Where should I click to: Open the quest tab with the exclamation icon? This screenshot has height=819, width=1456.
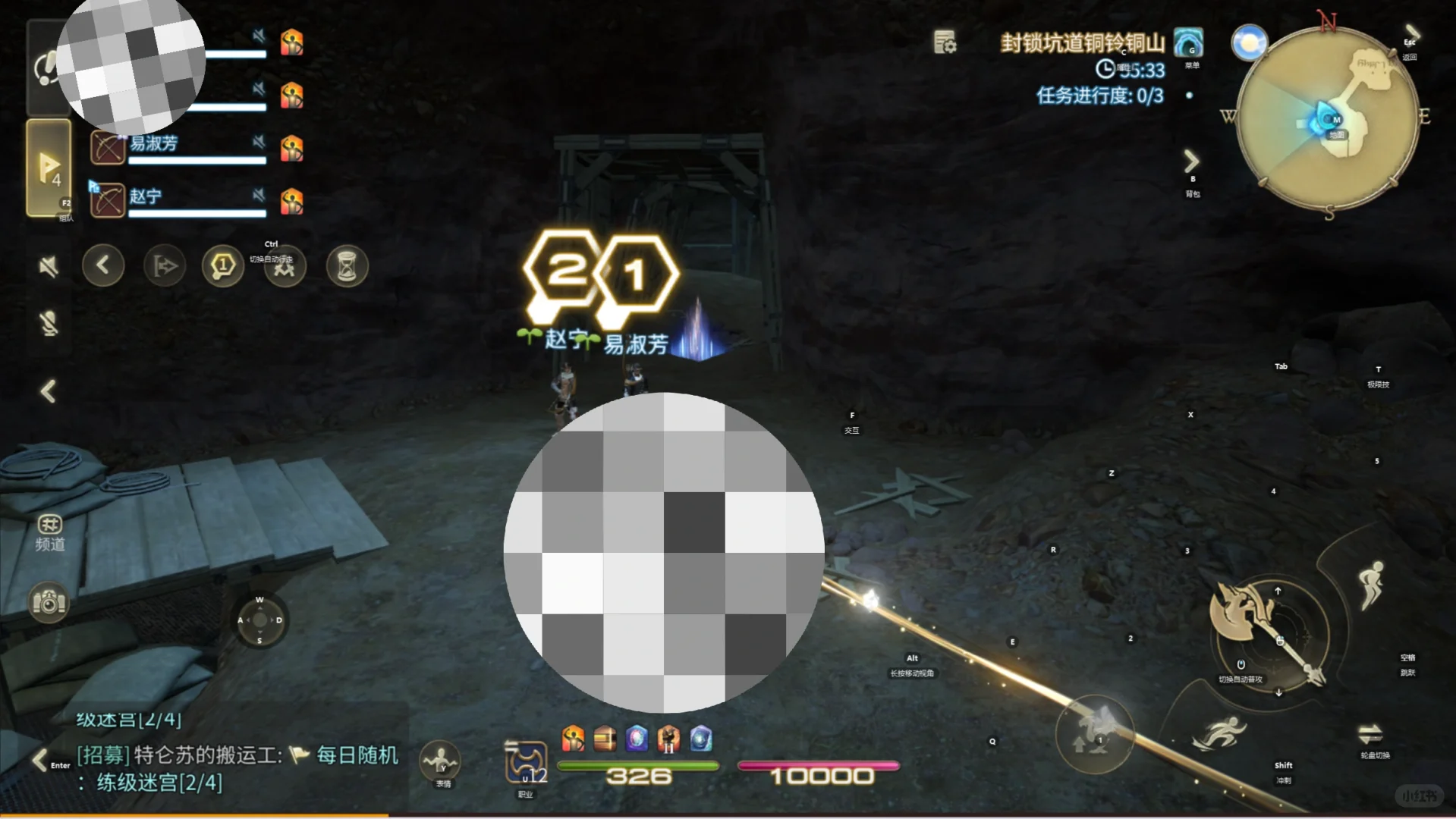47,68
